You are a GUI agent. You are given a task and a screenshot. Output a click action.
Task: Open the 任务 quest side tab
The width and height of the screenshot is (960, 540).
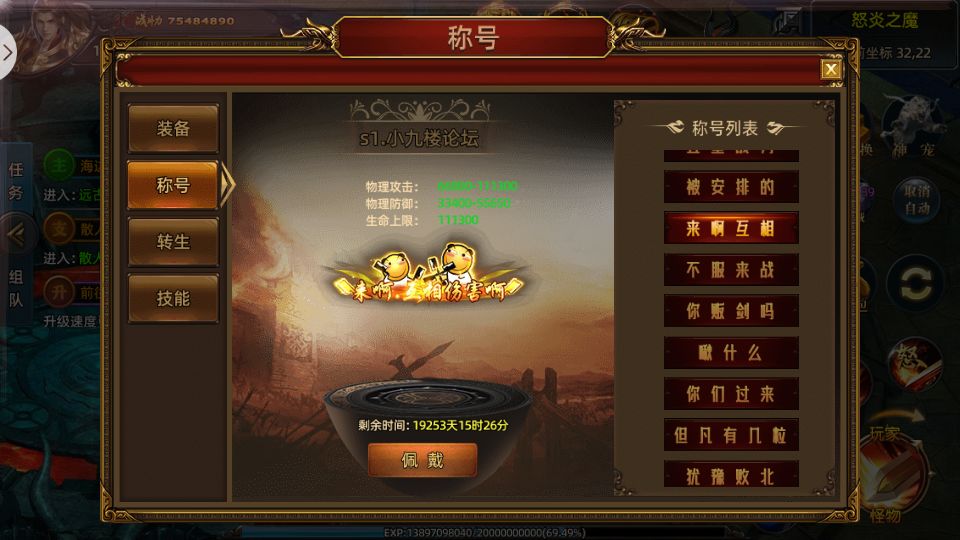(16, 181)
